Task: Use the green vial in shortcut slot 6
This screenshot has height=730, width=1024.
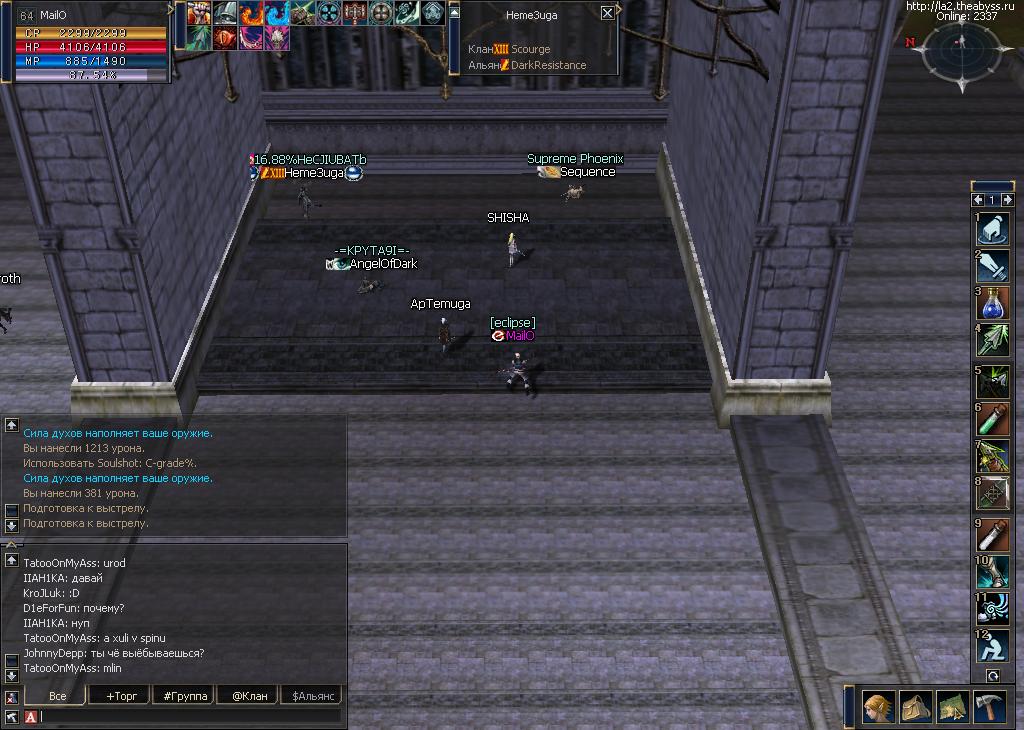Action: (x=992, y=420)
